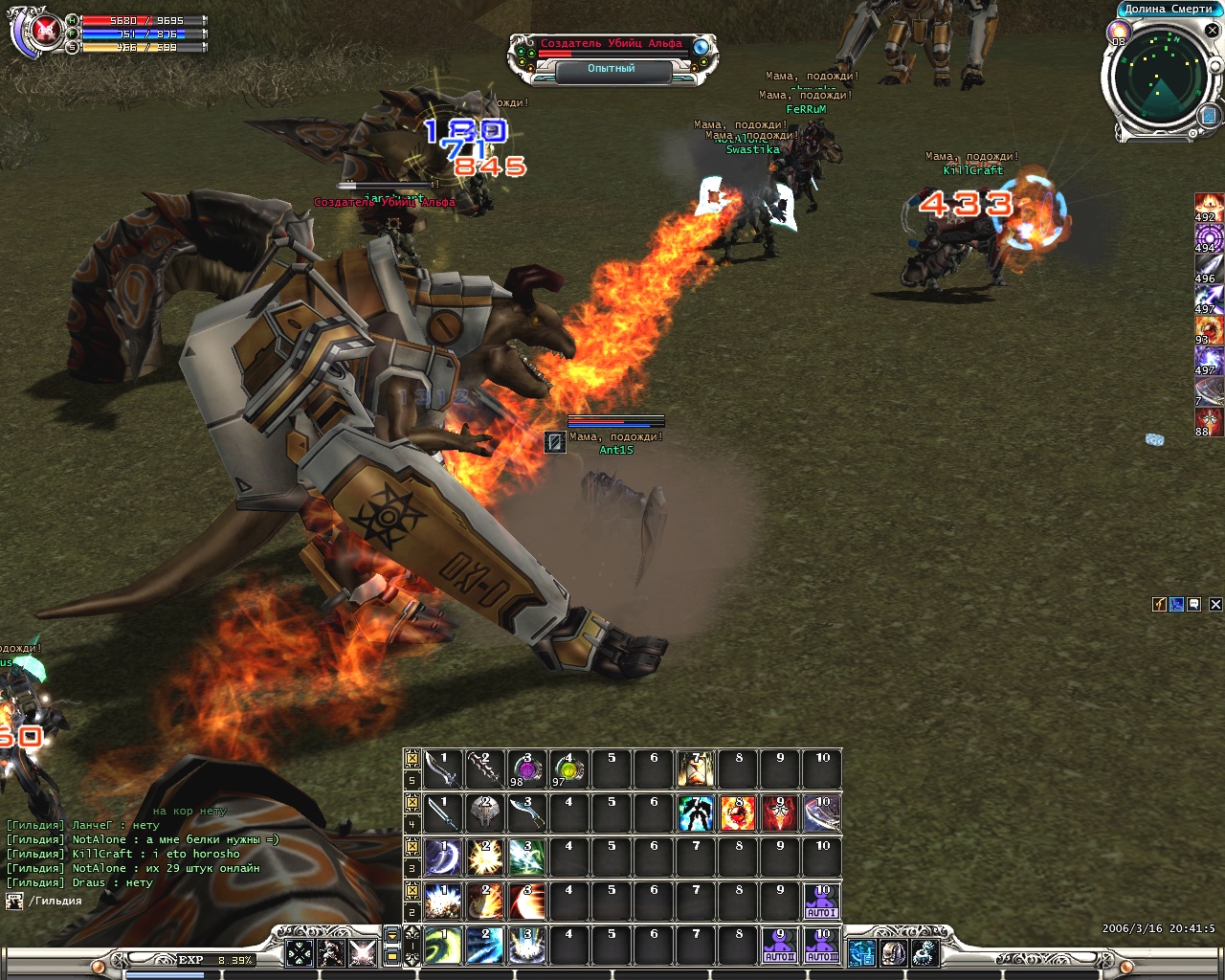Use the green potion stacked at 97
This screenshot has width=1225, height=980.
pos(568,769)
